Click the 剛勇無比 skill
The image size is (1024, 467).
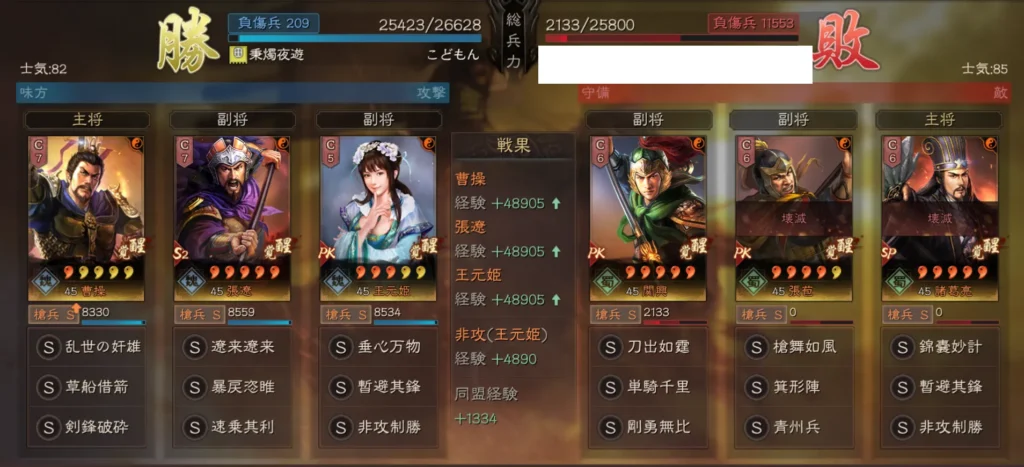[648, 427]
